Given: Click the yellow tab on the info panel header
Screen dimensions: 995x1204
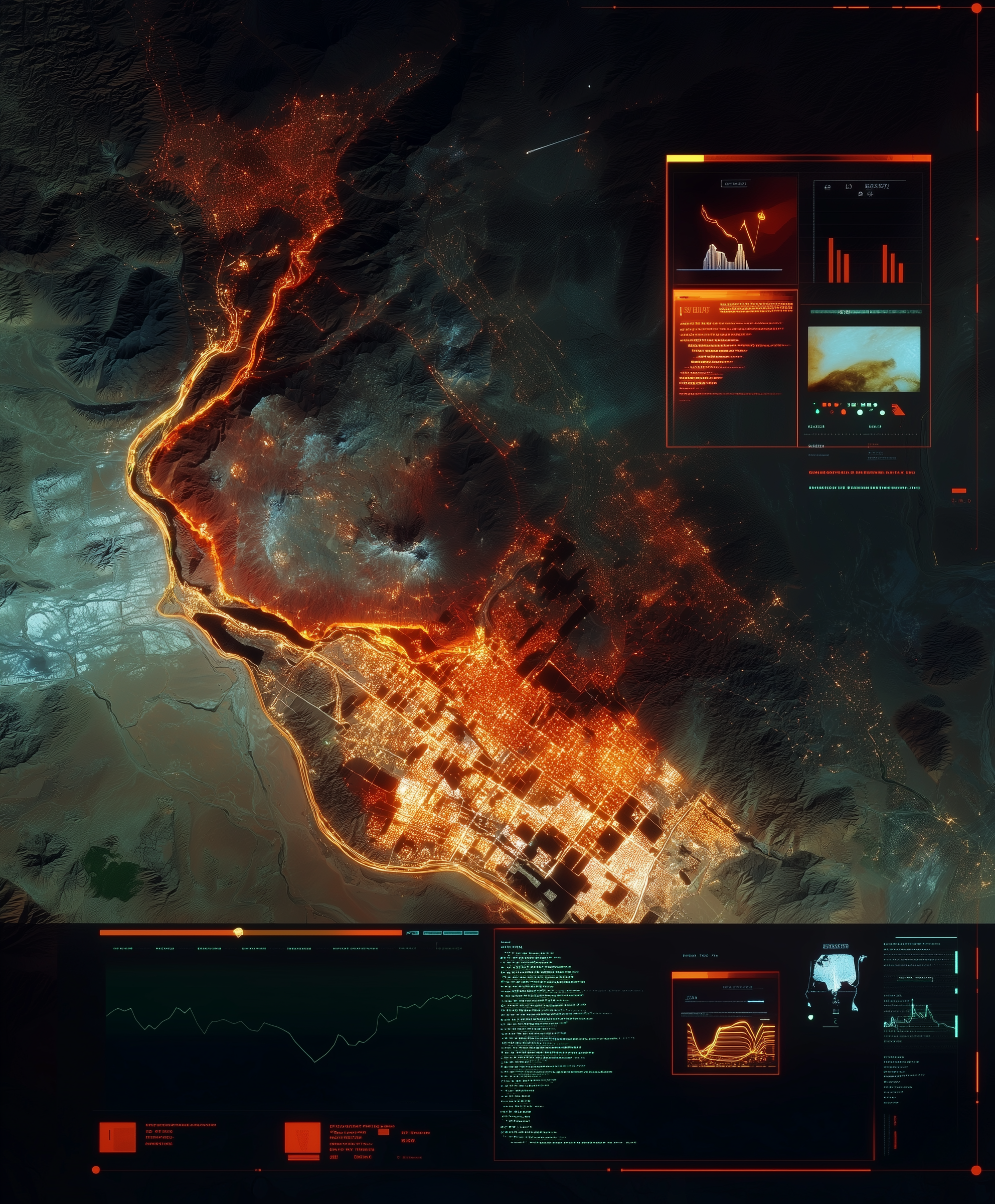Looking at the screenshot, I should click(685, 158).
